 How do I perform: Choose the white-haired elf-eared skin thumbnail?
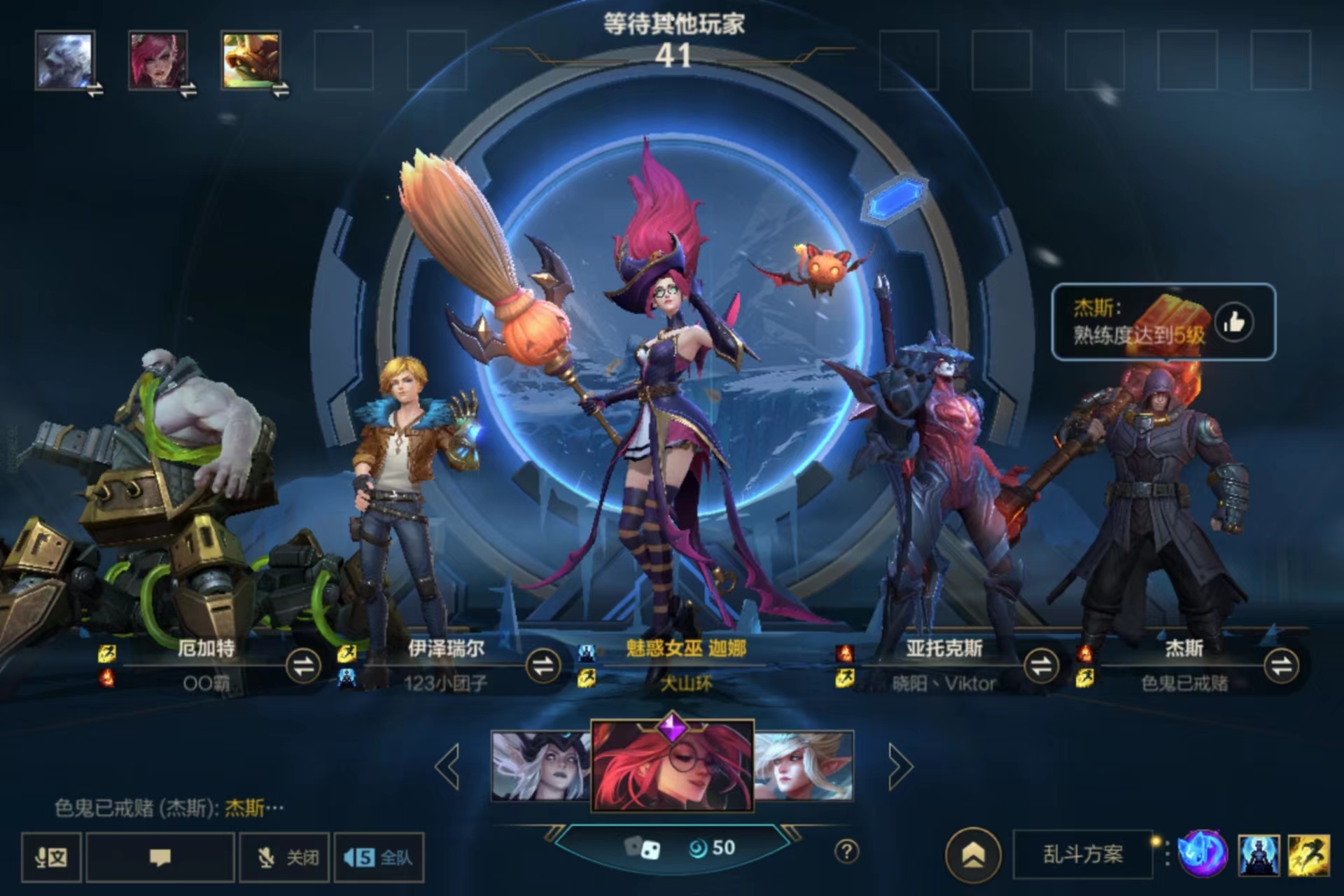pyautogui.click(x=804, y=766)
